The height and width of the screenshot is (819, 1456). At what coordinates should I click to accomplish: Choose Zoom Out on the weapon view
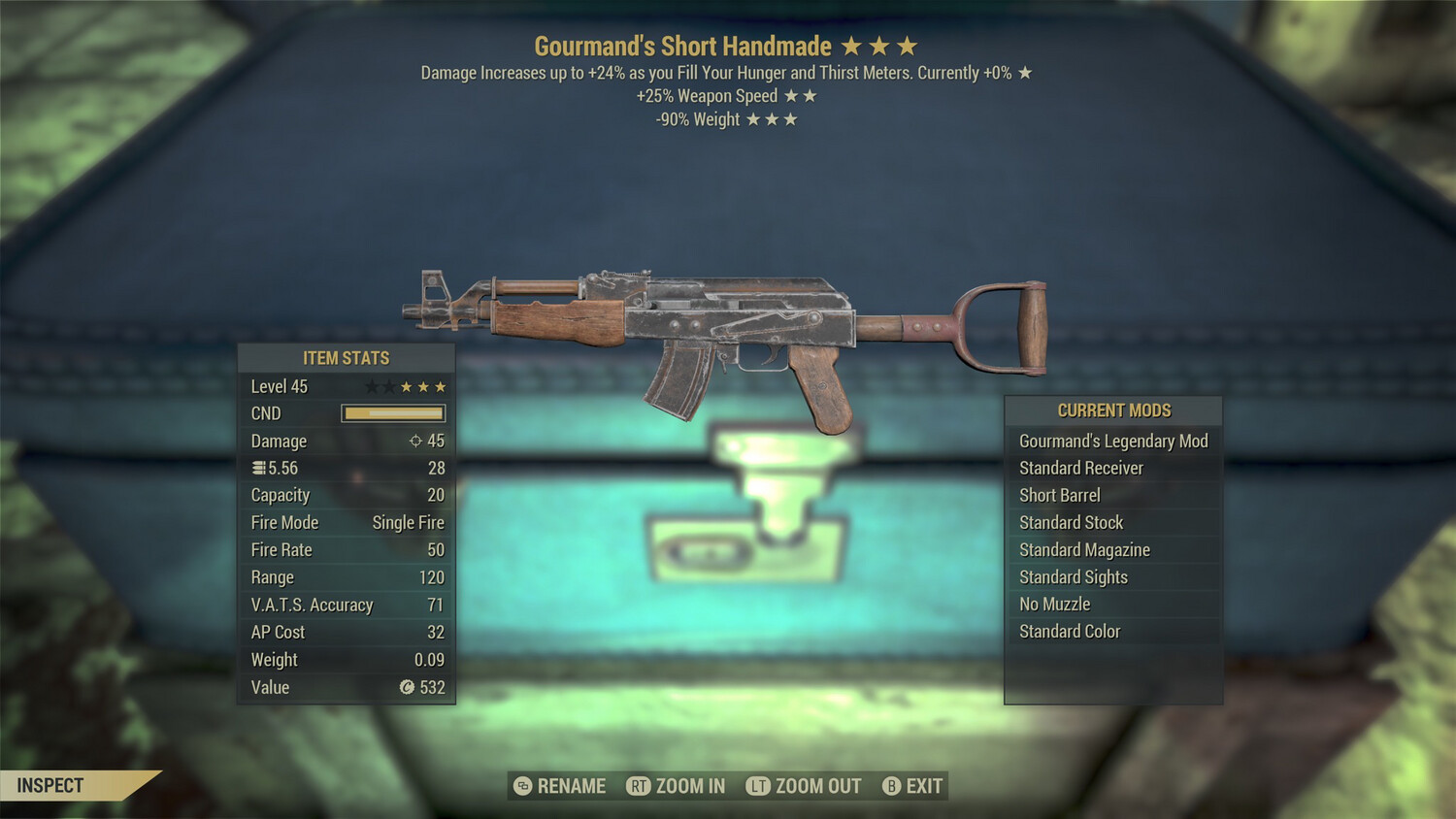coord(804,786)
